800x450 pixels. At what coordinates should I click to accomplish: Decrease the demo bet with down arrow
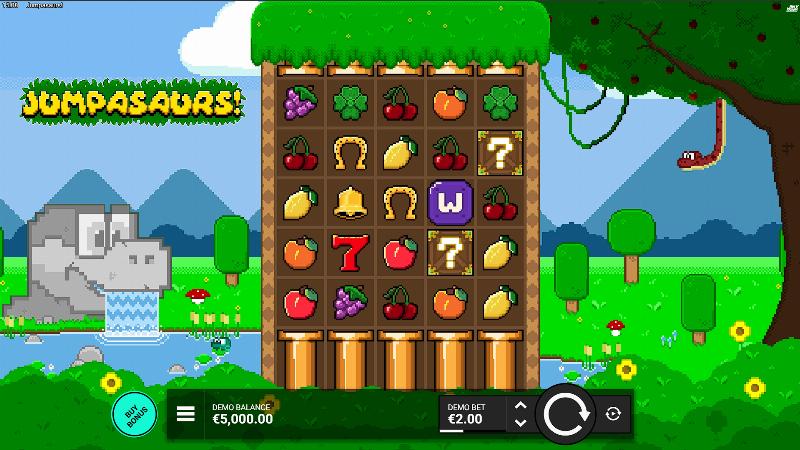(519, 423)
